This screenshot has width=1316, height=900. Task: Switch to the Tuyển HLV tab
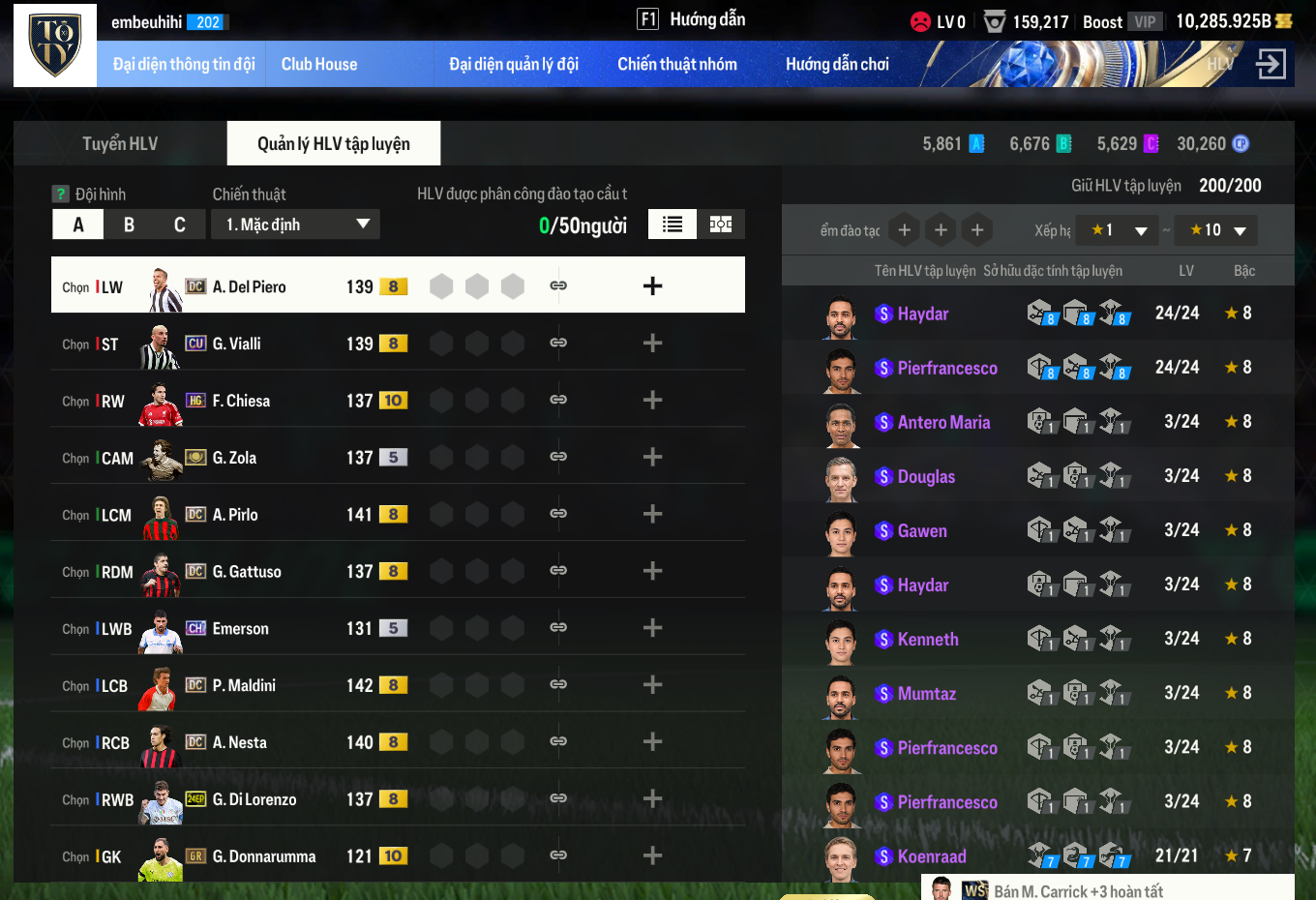(120, 144)
